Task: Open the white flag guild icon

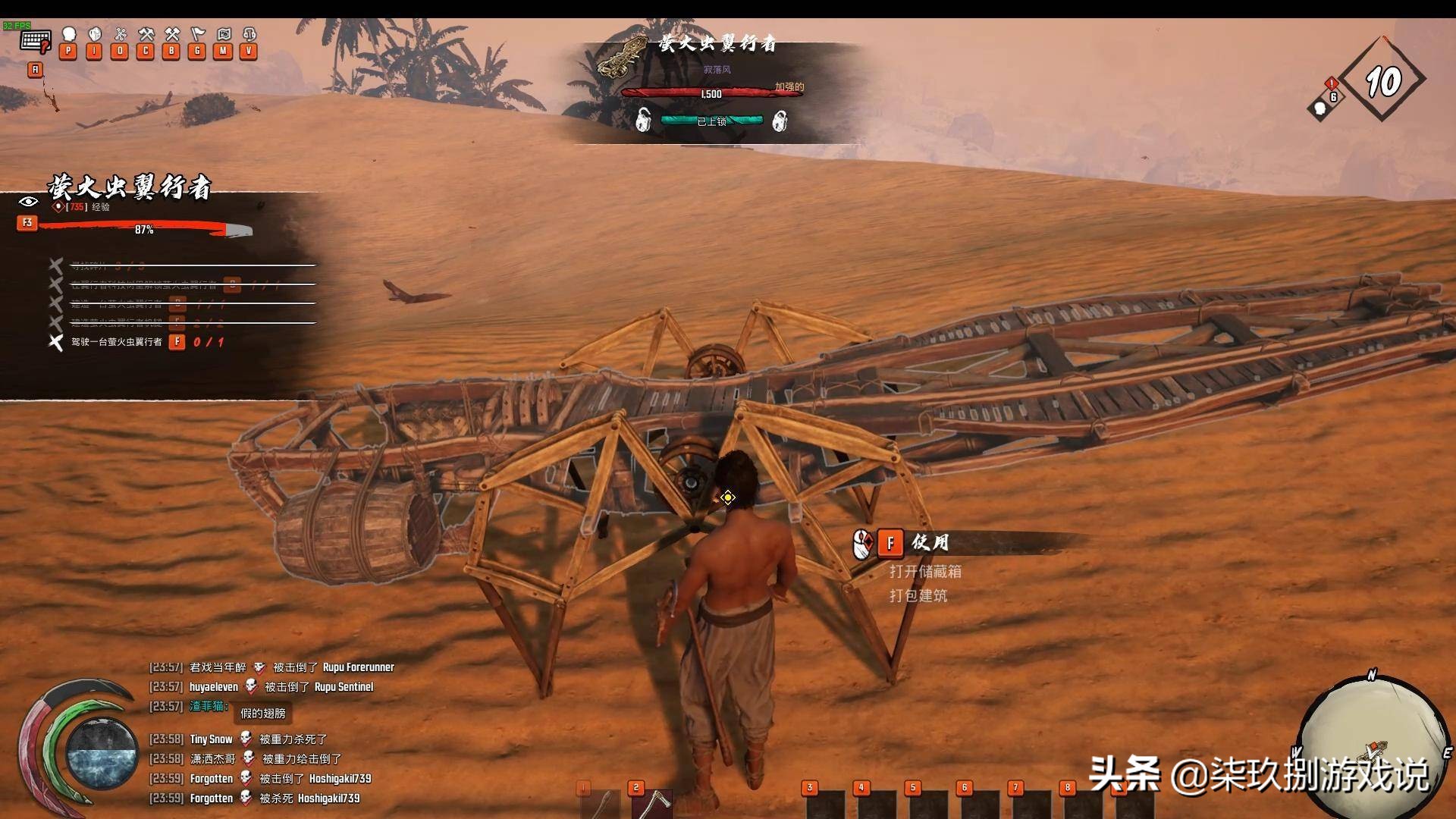Action: [x=198, y=35]
